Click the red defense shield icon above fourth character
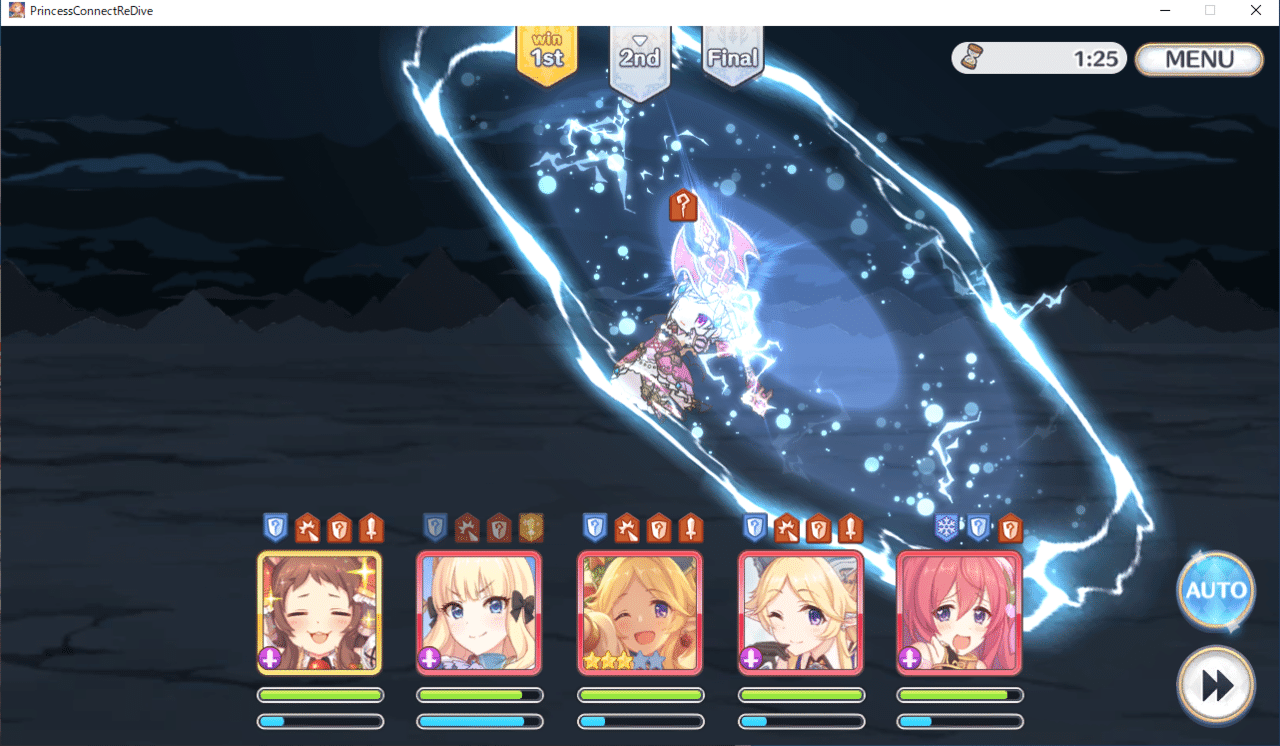 (820, 528)
